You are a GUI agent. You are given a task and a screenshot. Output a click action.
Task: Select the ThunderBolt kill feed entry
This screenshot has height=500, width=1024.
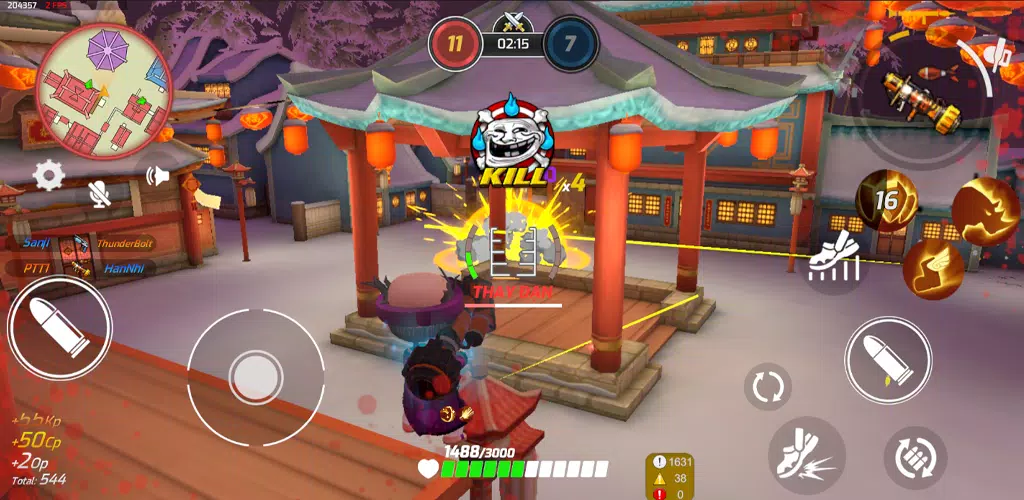pyautogui.click(x=126, y=243)
